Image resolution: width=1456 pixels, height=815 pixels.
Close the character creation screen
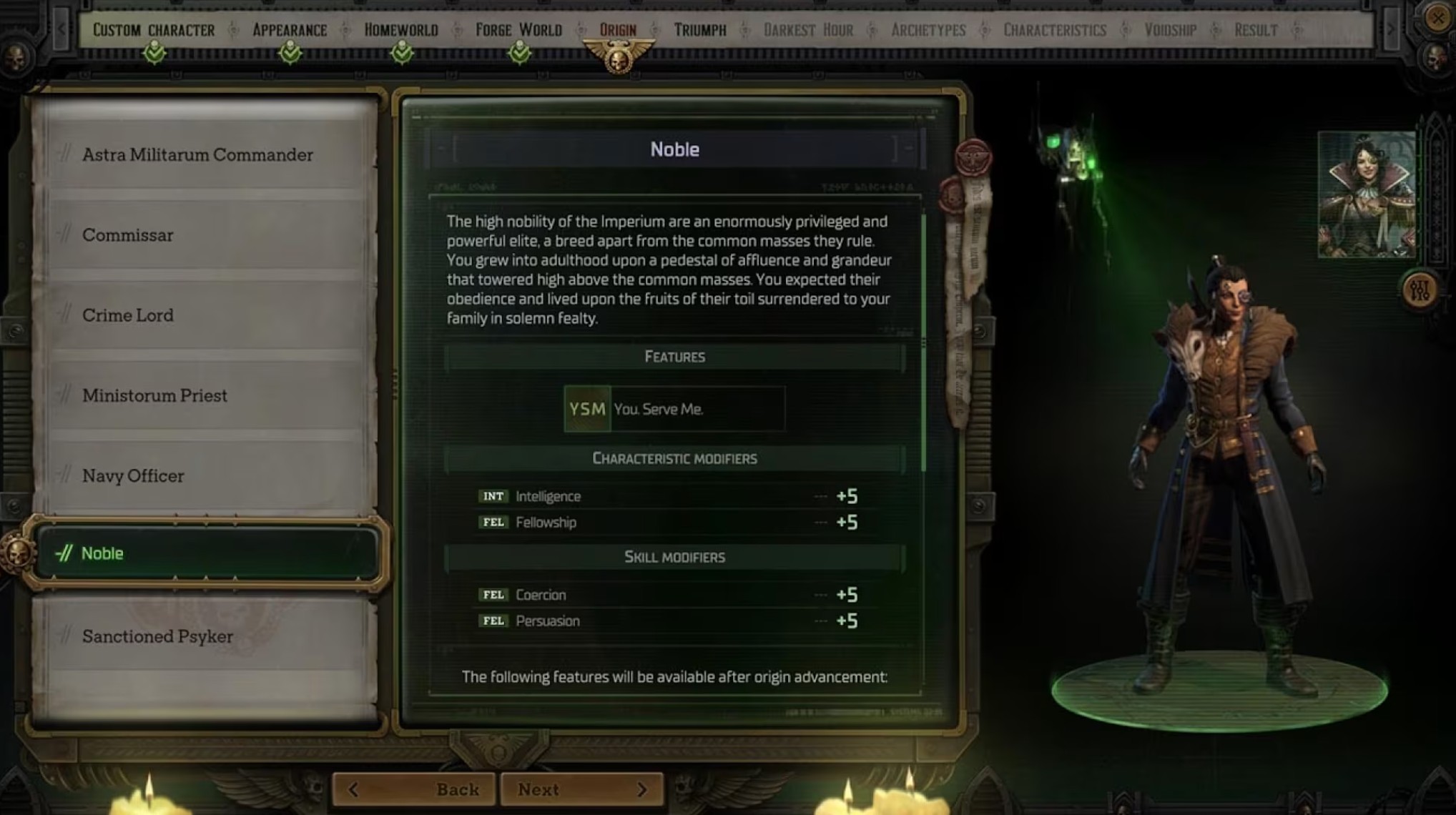1437,17
